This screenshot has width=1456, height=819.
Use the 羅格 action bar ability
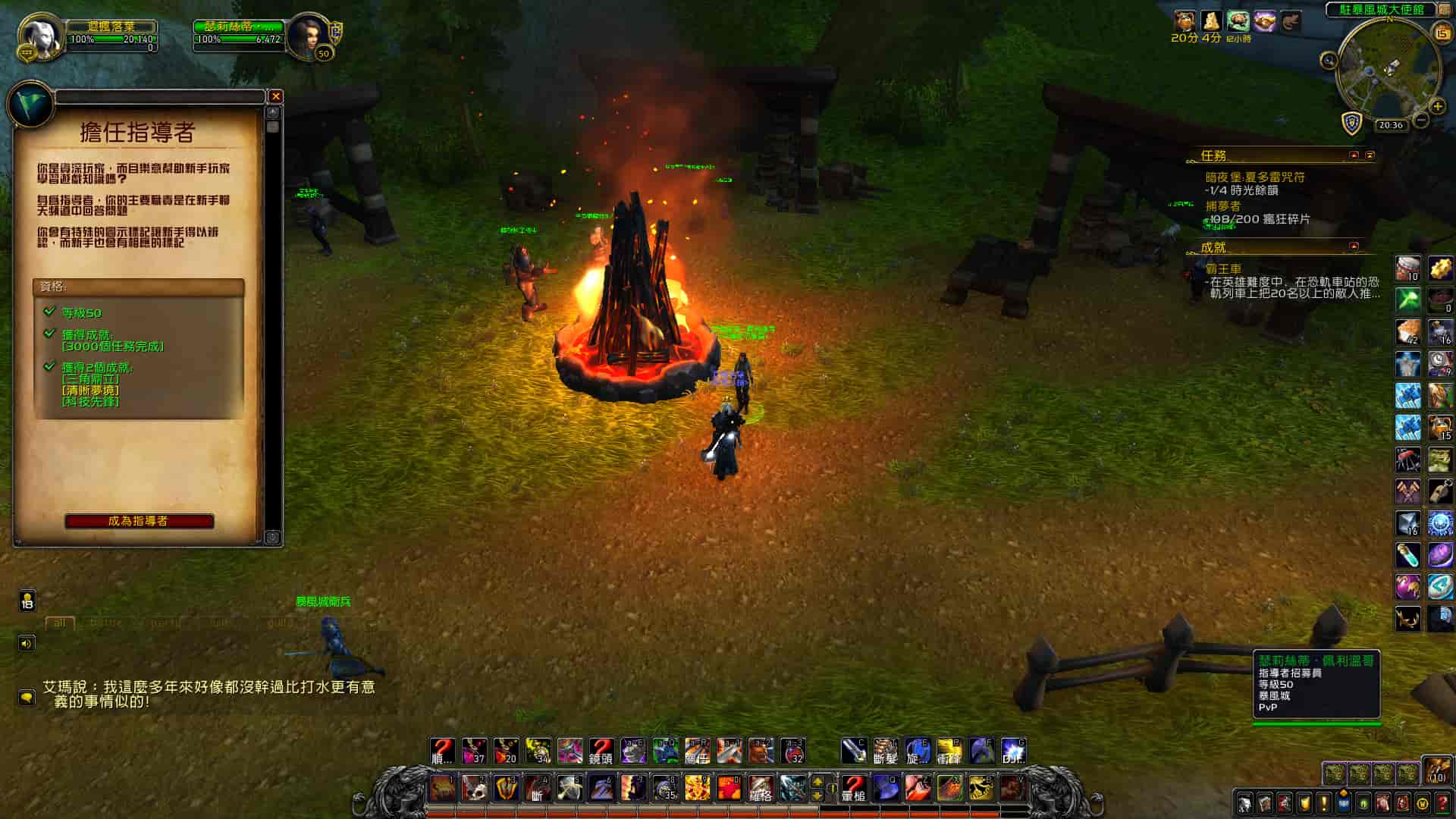pos(760,789)
